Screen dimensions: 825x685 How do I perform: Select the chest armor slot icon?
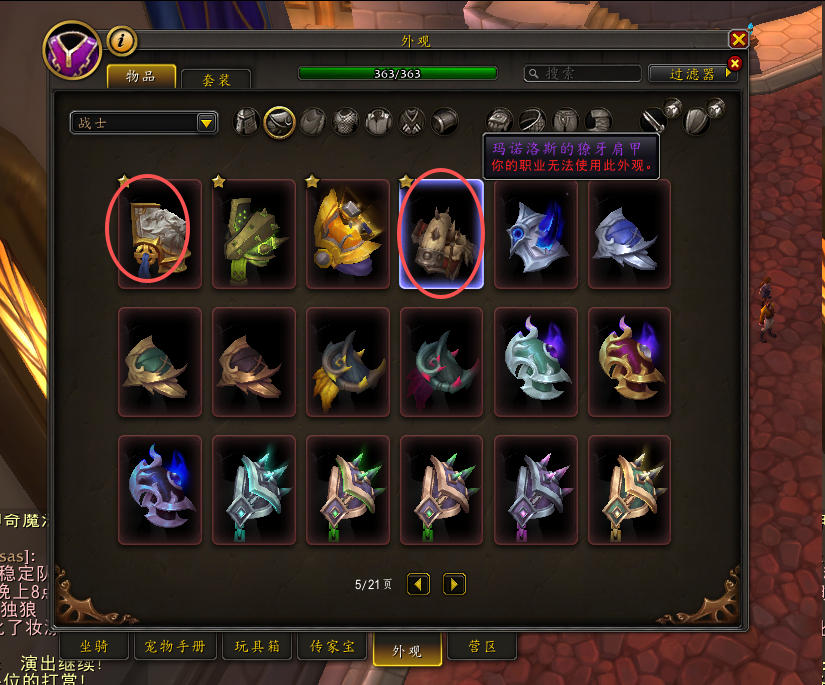346,122
